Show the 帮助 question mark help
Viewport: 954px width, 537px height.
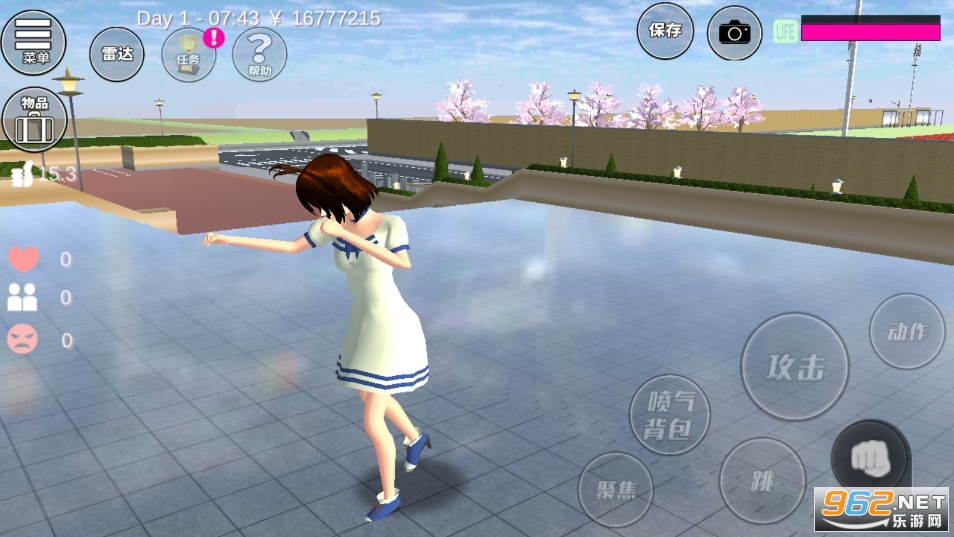(259, 54)
